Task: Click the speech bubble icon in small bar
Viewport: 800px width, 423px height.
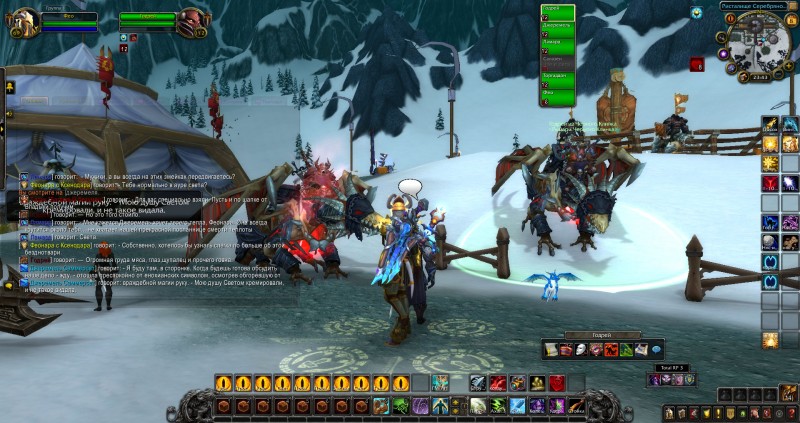Action: pos(656,350)
